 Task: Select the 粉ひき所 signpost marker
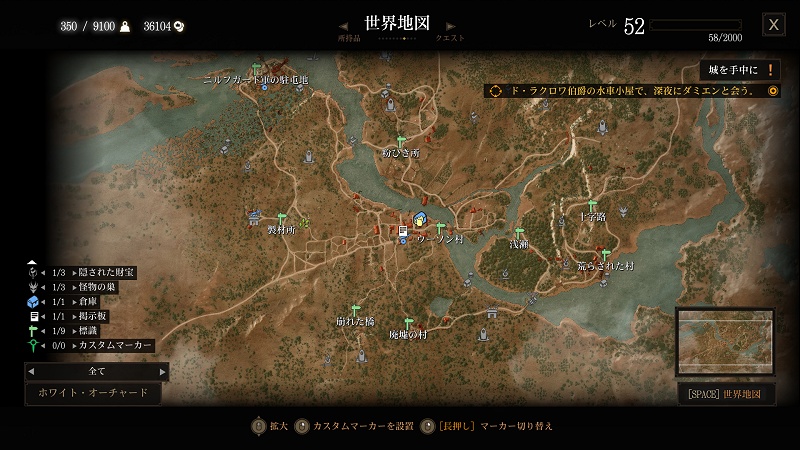[401, 141]
